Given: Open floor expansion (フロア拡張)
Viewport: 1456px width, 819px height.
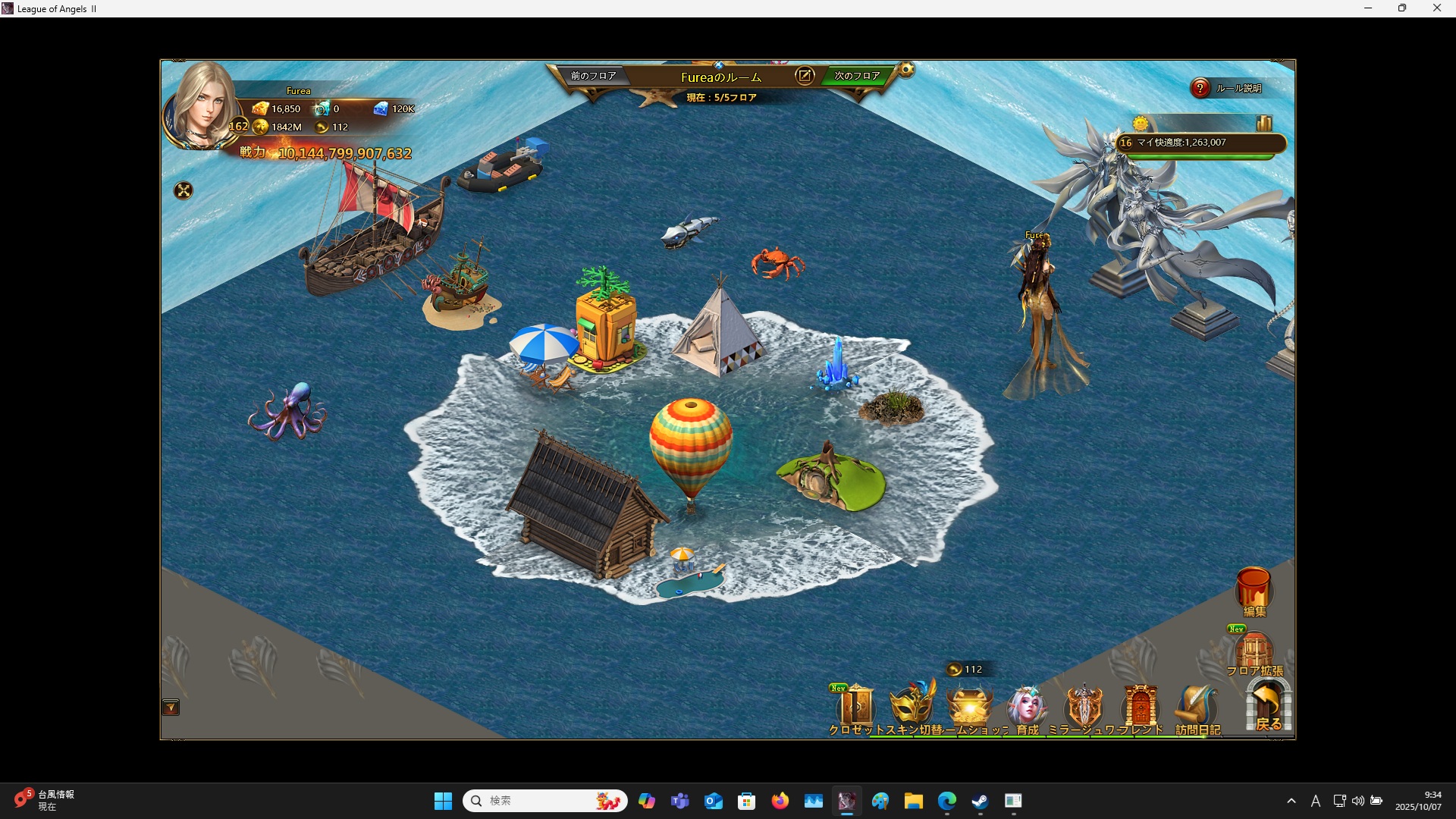Looking at the screenshot, I should coord(1254,652).
